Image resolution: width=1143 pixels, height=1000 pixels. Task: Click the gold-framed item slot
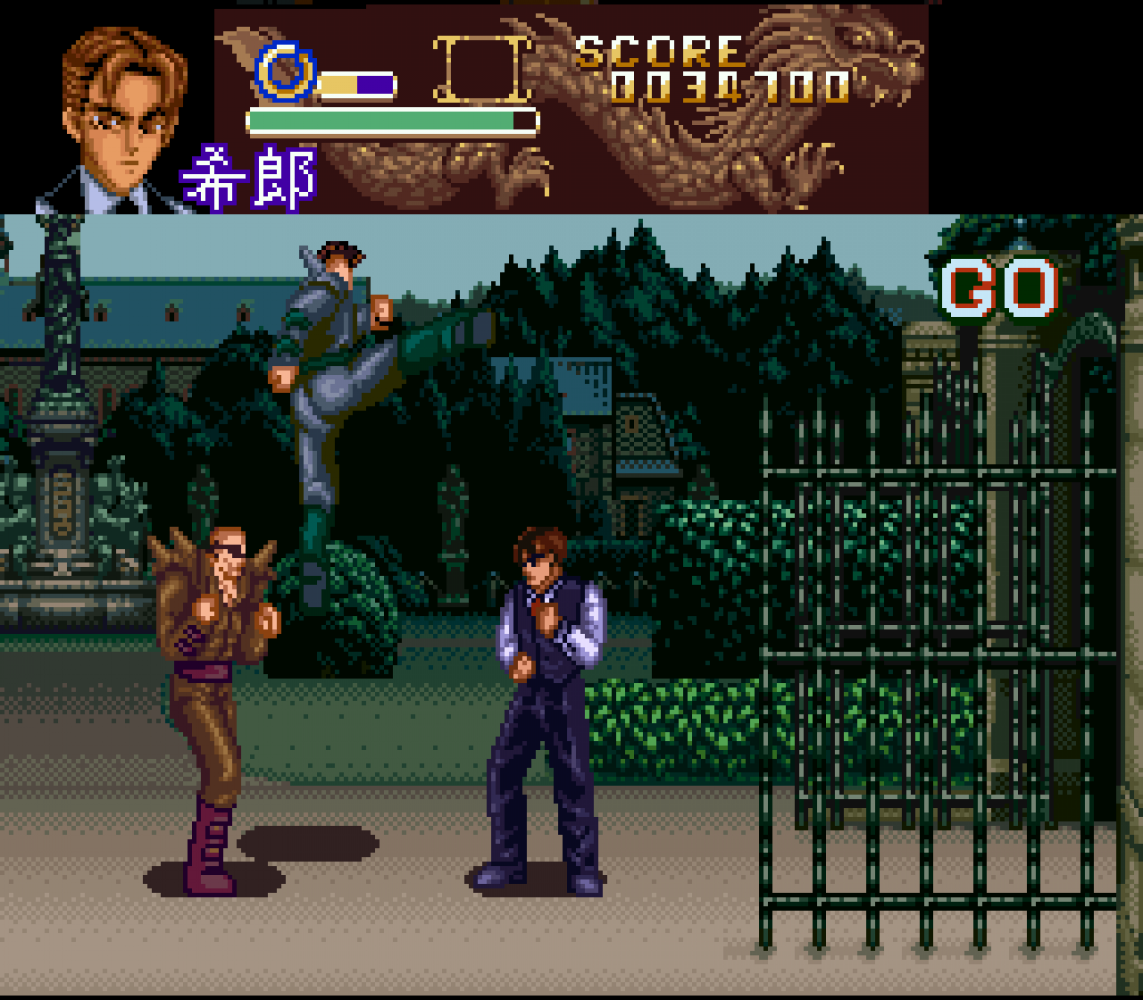(483, 70)
